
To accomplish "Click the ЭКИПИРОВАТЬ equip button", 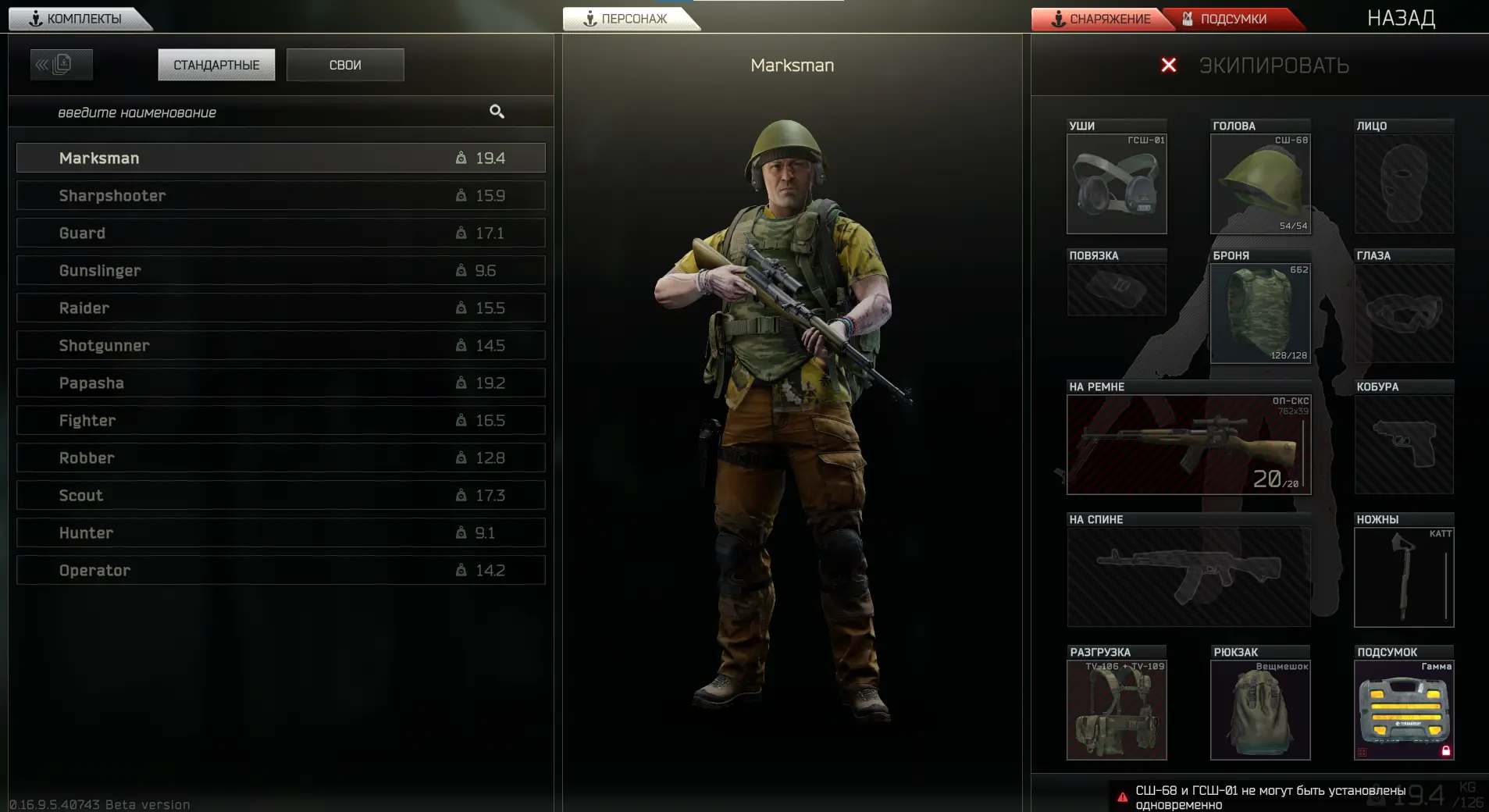I will point(1273,66).
